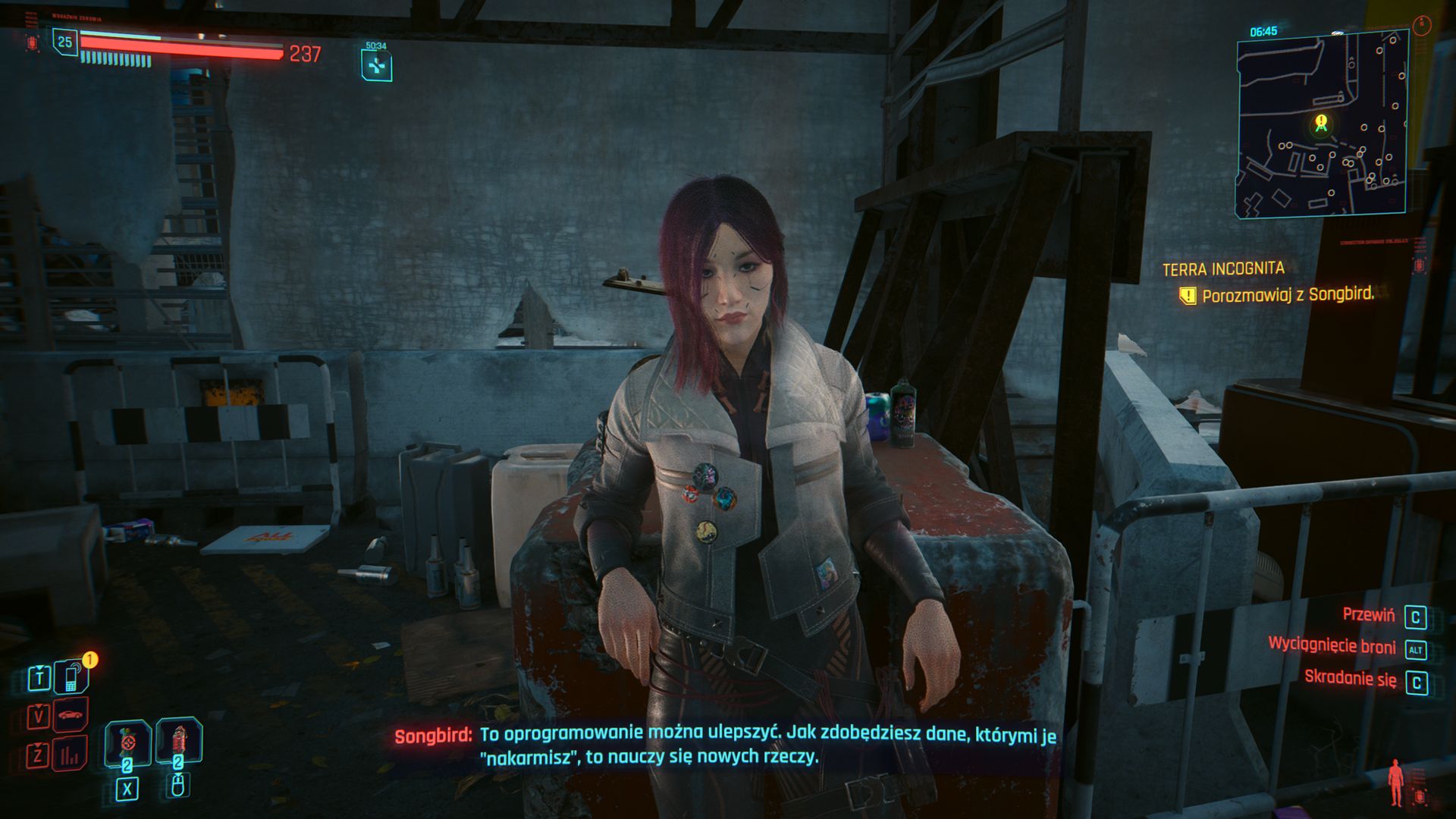Select the Porozmawiaj z Songbird objective
The height and width of the screenshot is (819, 1456).
(1287, 294)
